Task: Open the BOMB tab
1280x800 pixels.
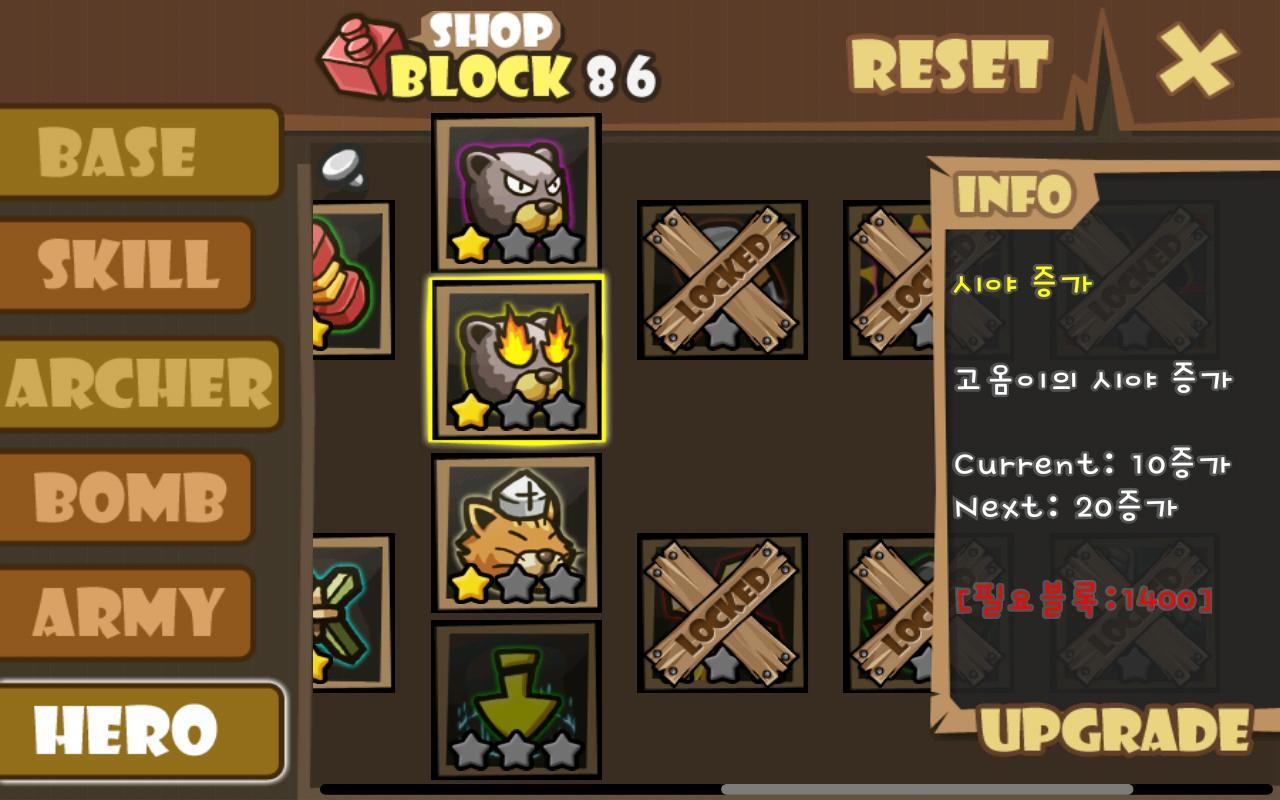Action: coord(125,497)
